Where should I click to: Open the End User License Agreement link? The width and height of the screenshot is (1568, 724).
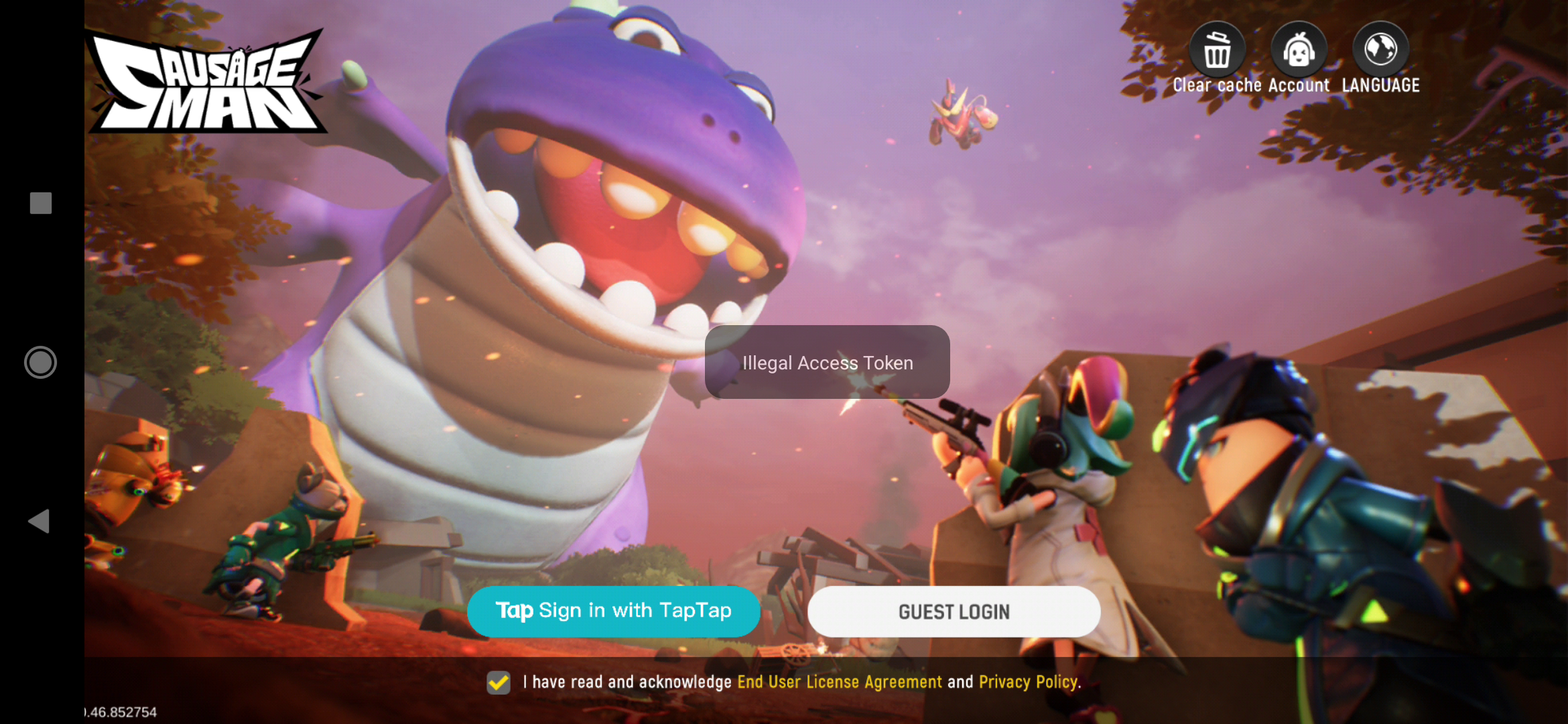(839, 682)
